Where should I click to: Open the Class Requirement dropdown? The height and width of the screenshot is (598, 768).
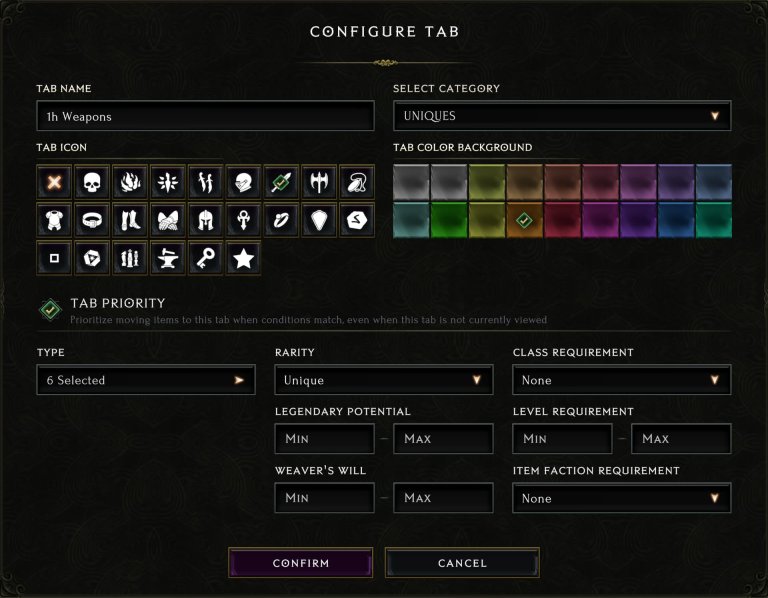tap(621, 380)
